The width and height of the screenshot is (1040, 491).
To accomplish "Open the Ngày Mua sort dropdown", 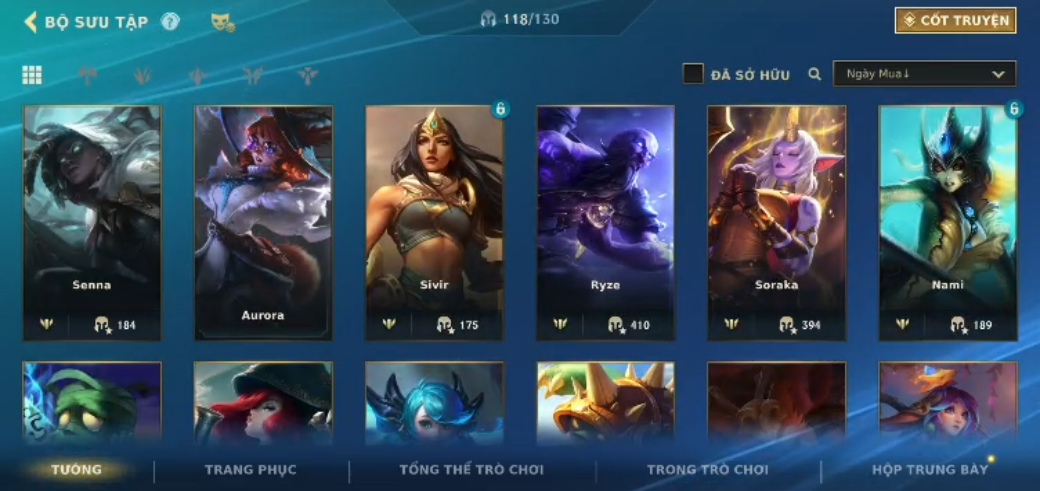I will [x=924, y=74].
